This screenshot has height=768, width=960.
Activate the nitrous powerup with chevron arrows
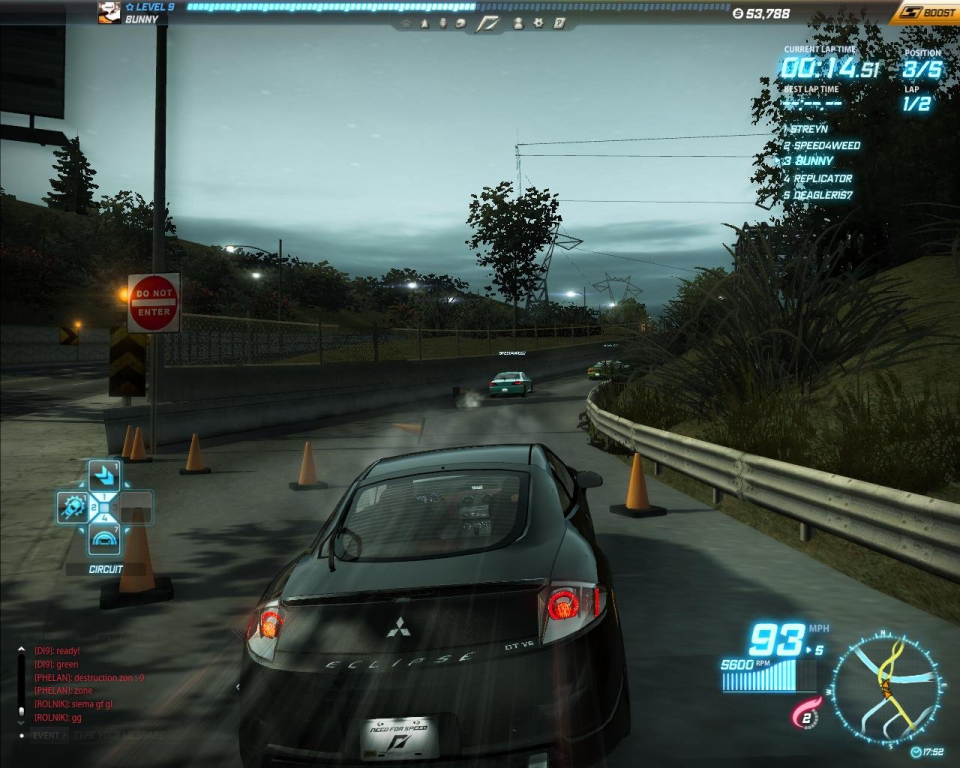point(104,477)
